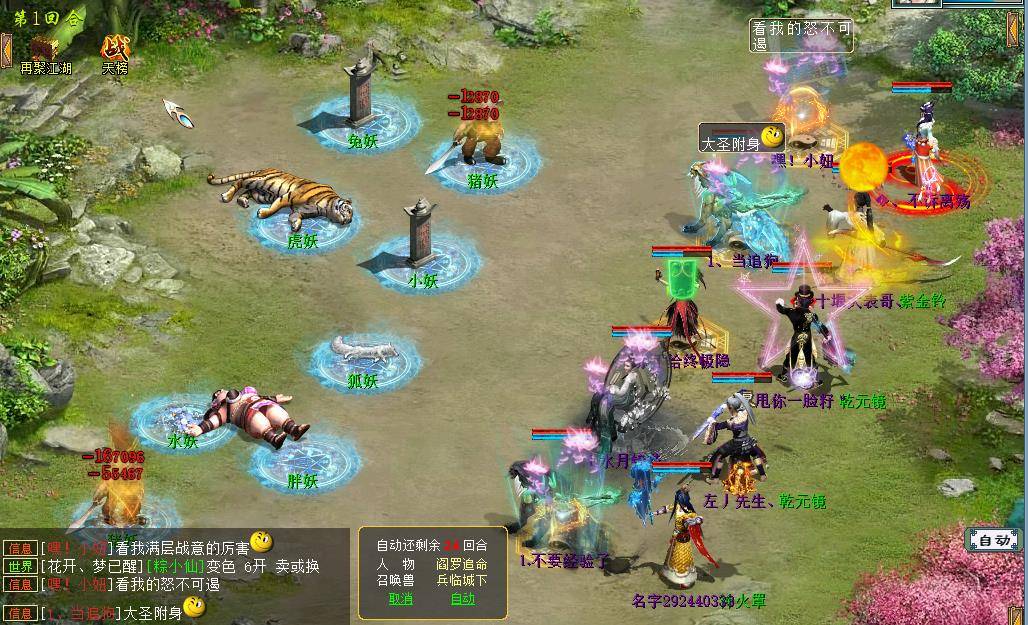Cancel auto-battle with the green 取消 link
The width and height of the screenshot is (1028, 625).
pos(400,599)
